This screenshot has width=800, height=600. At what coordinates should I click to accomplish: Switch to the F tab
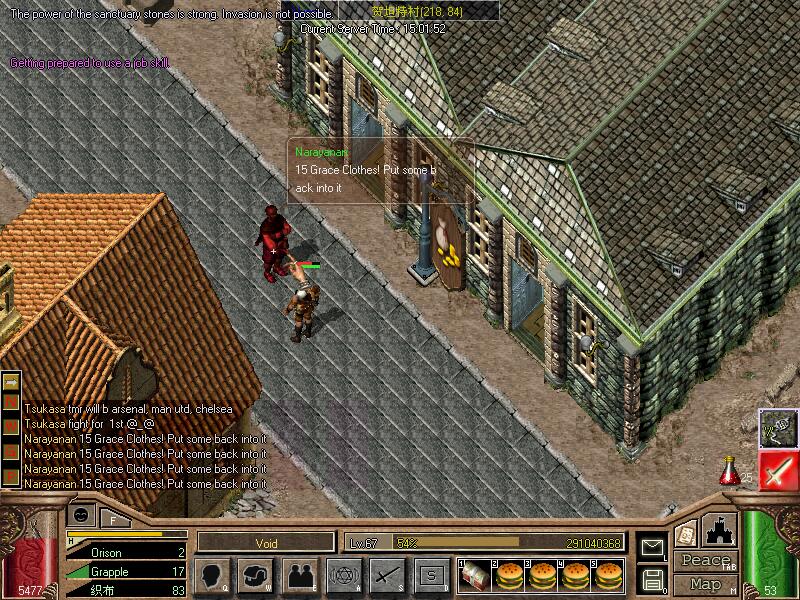click(x=113, y=518)
